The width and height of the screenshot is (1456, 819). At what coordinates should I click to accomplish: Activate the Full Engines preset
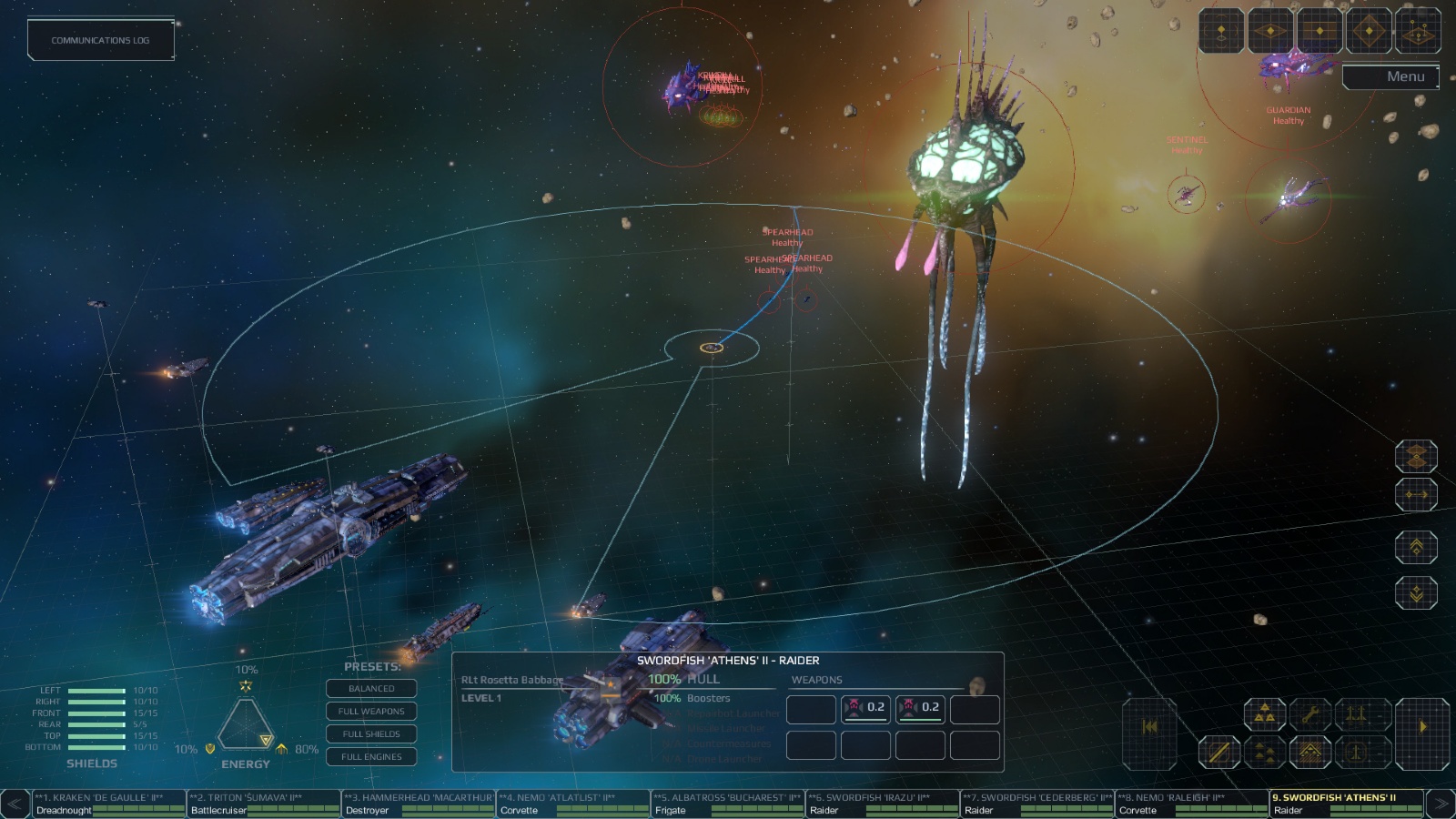[371, 757]
